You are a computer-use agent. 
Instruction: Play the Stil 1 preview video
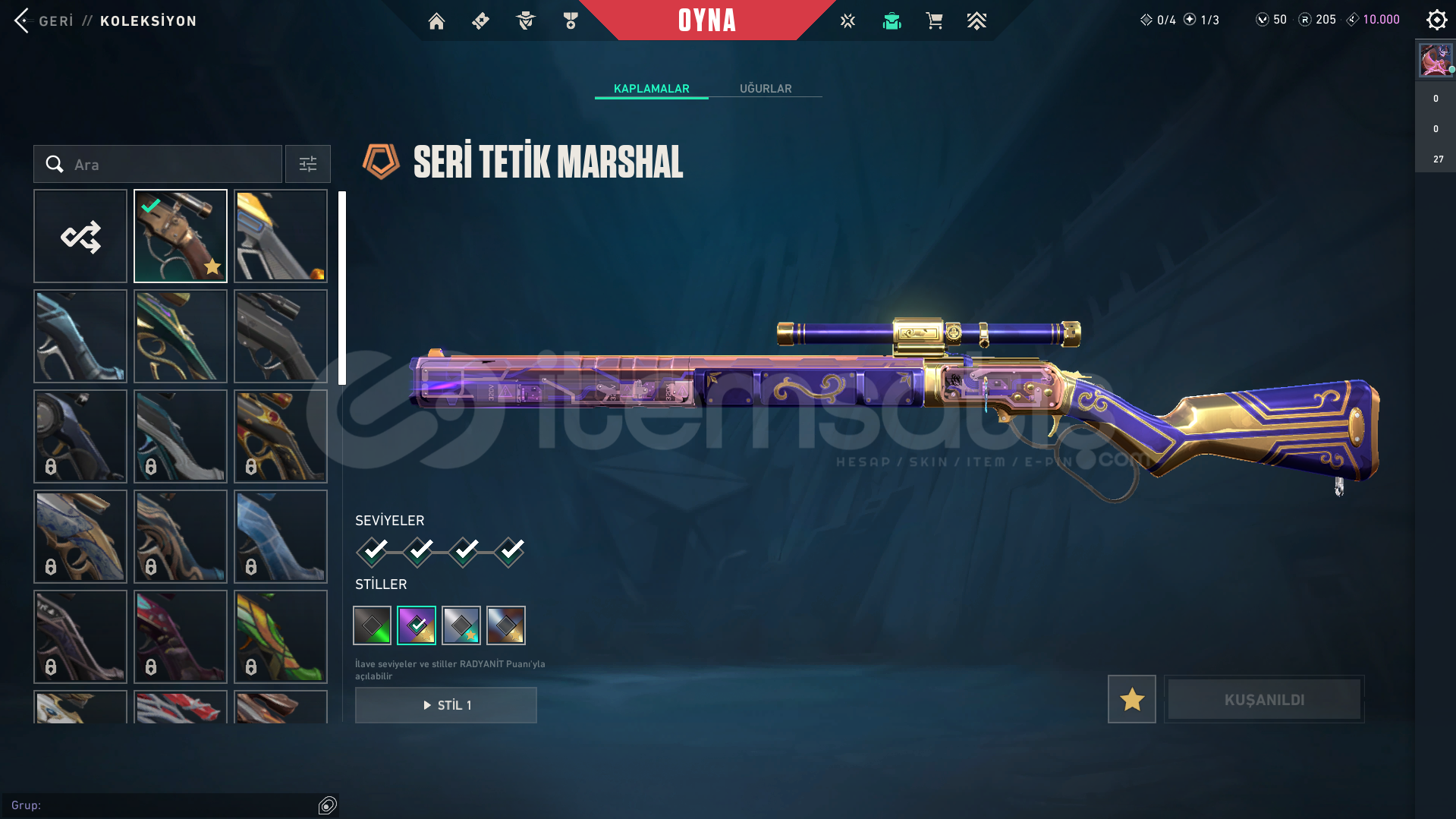point(446,705)
